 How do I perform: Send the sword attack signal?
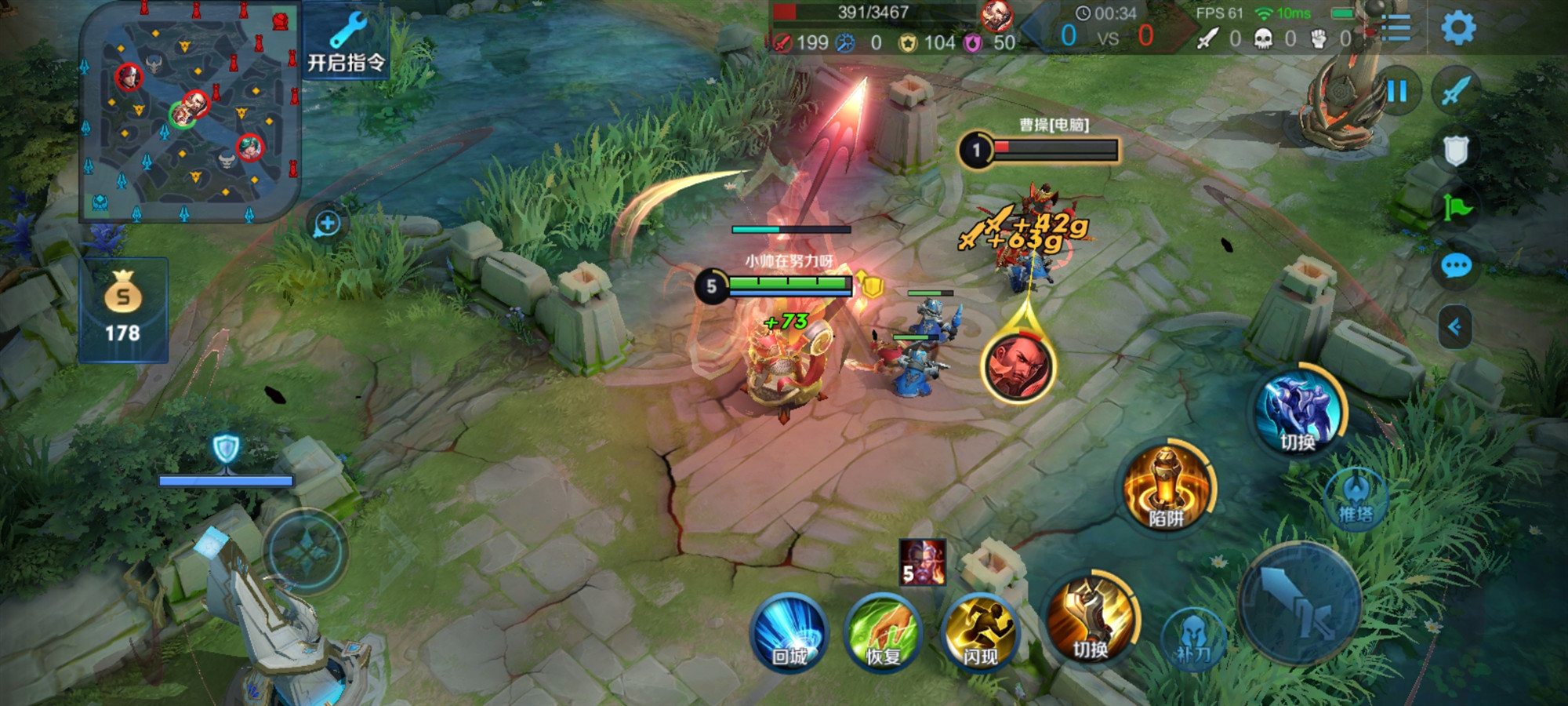pos(1455,90)
